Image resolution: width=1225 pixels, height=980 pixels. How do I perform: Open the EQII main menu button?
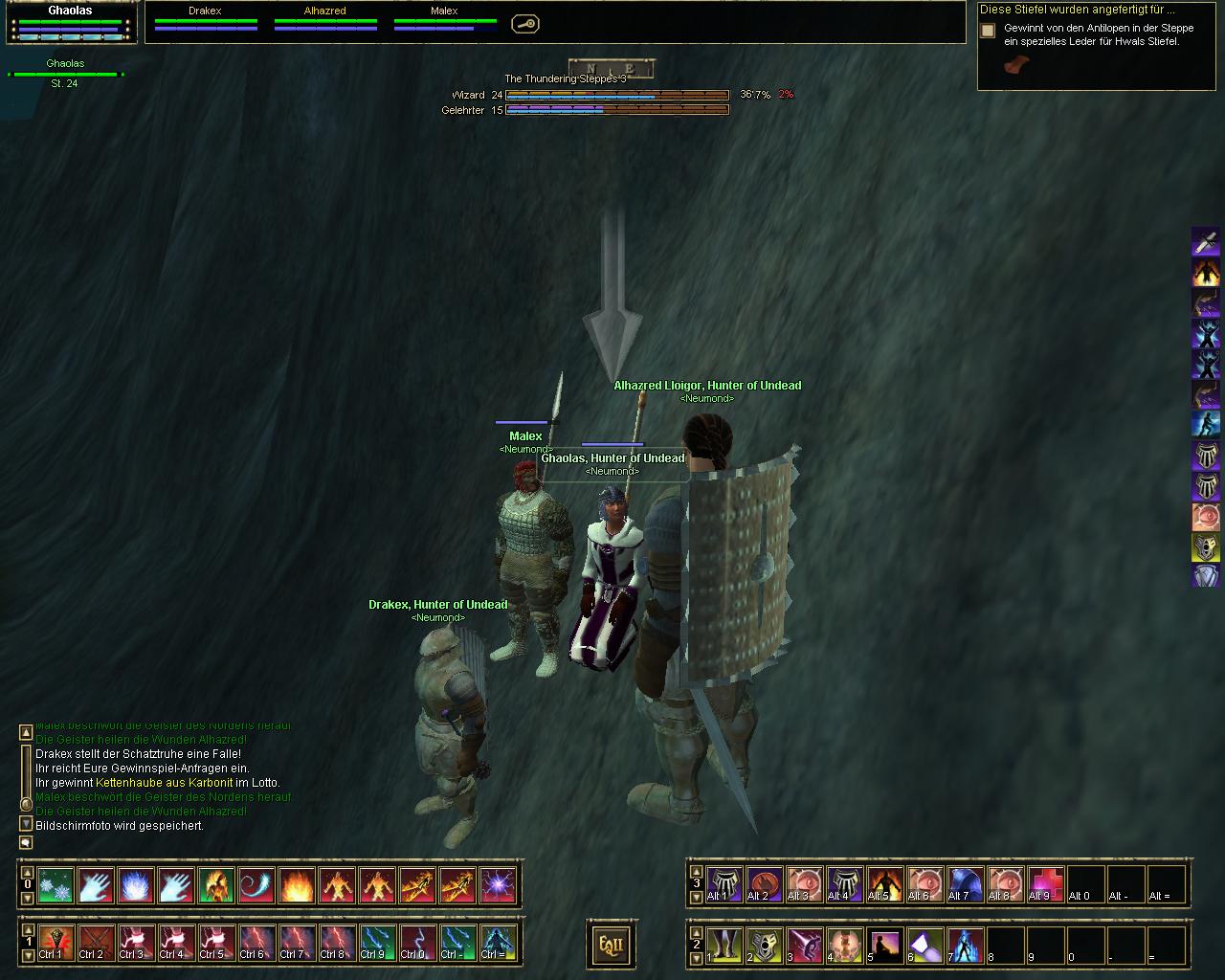(x=611, y=945)
